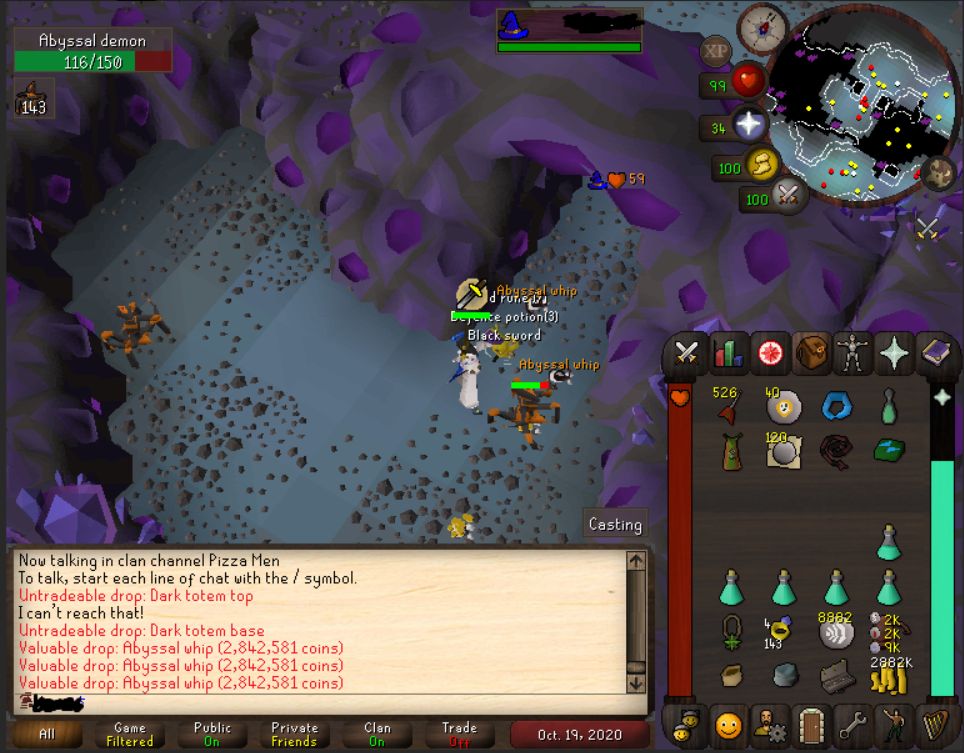Open the Combat Options tab
The width and height of the screenshot is (964, 753).
click(x=687, y=353)
